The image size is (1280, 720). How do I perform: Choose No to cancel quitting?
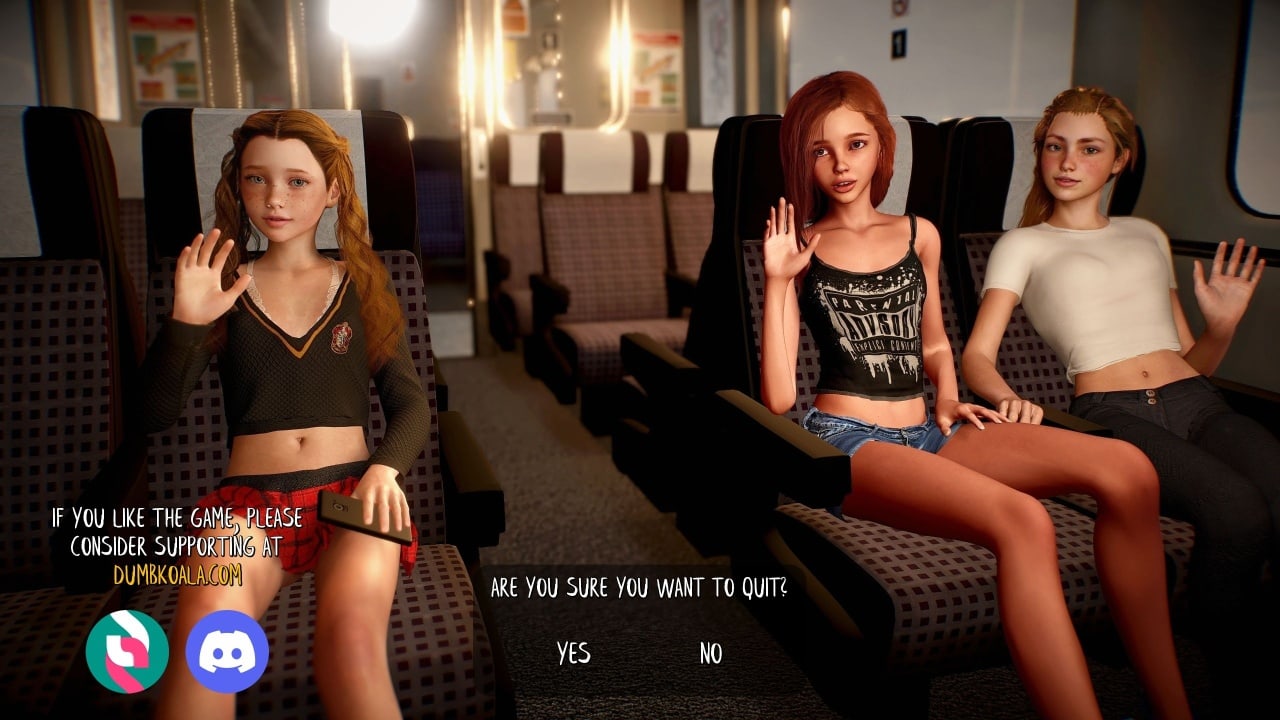pyautogui.click(x=710, y=654)
